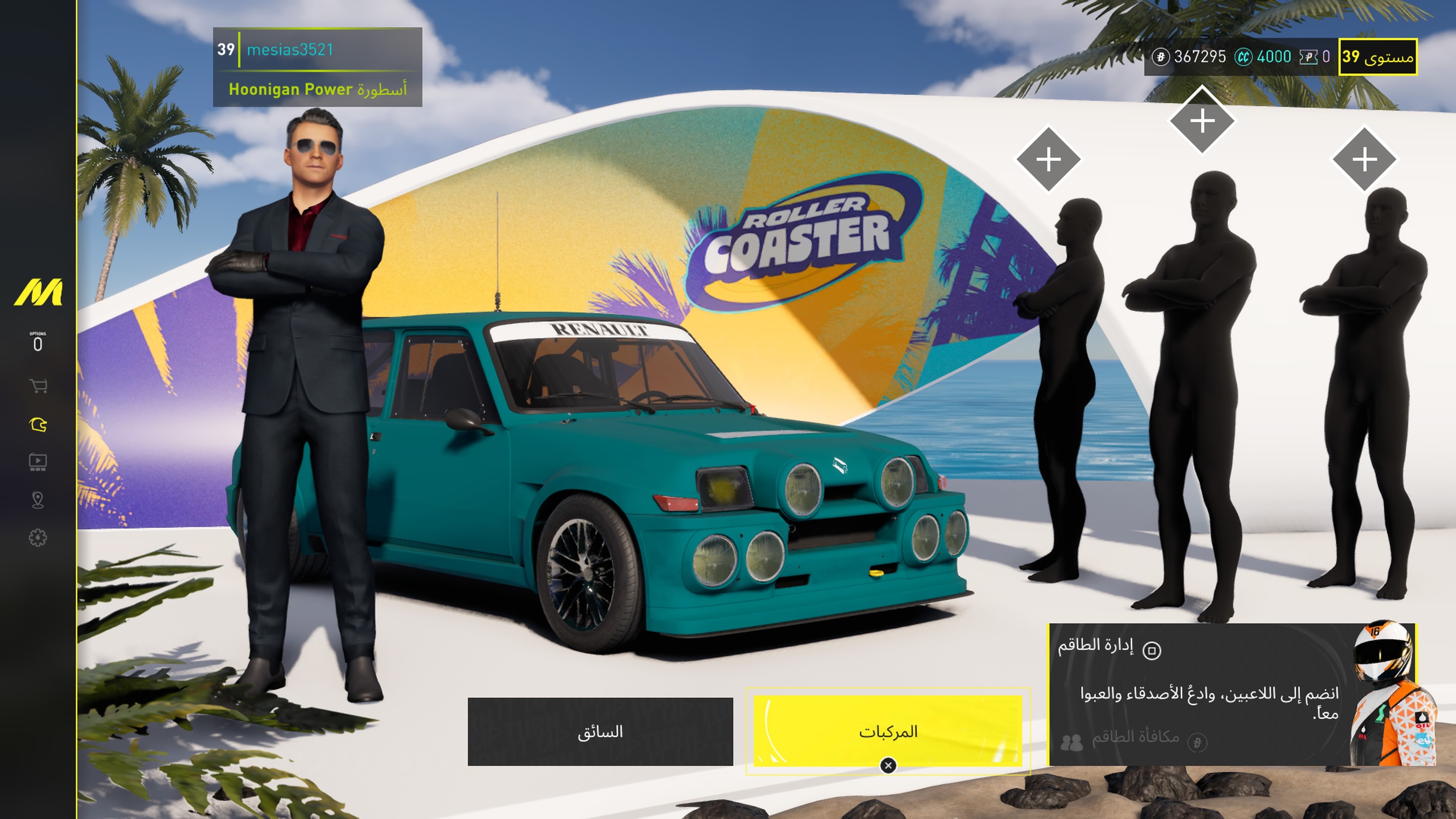Select the yellow المركبات (Vehicles) button
Viewport: 1456px width, 819px height.
887,731
